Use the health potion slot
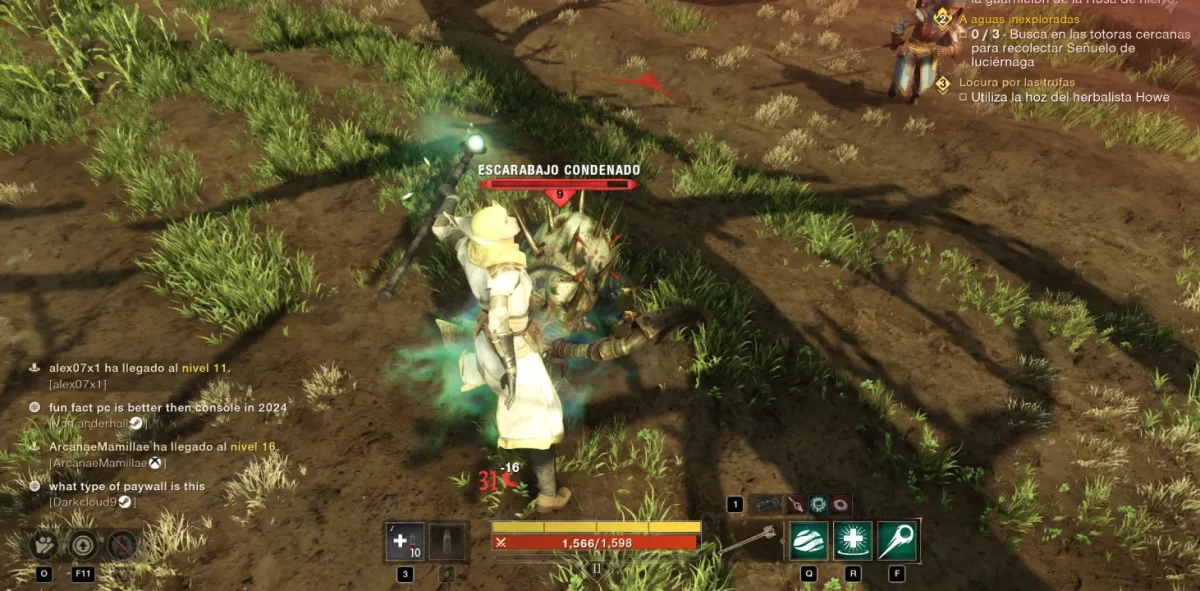 405,542
